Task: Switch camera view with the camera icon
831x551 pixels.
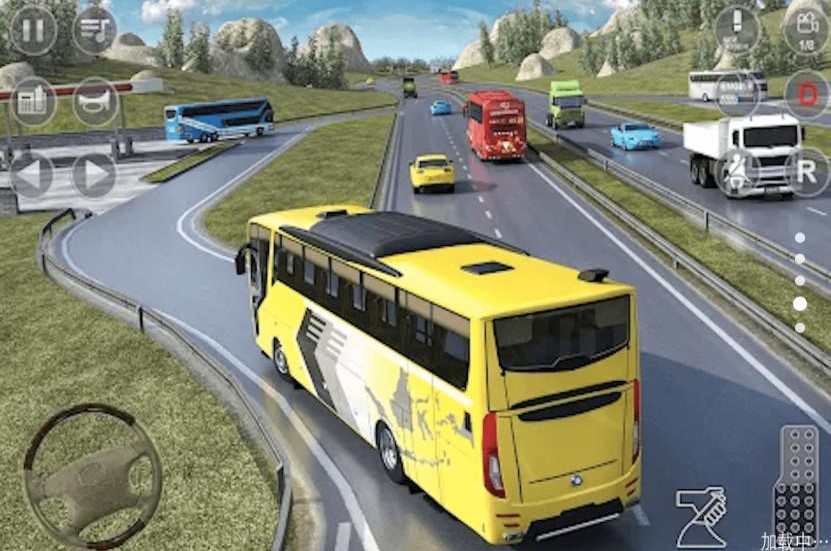Action: (806, 30)
